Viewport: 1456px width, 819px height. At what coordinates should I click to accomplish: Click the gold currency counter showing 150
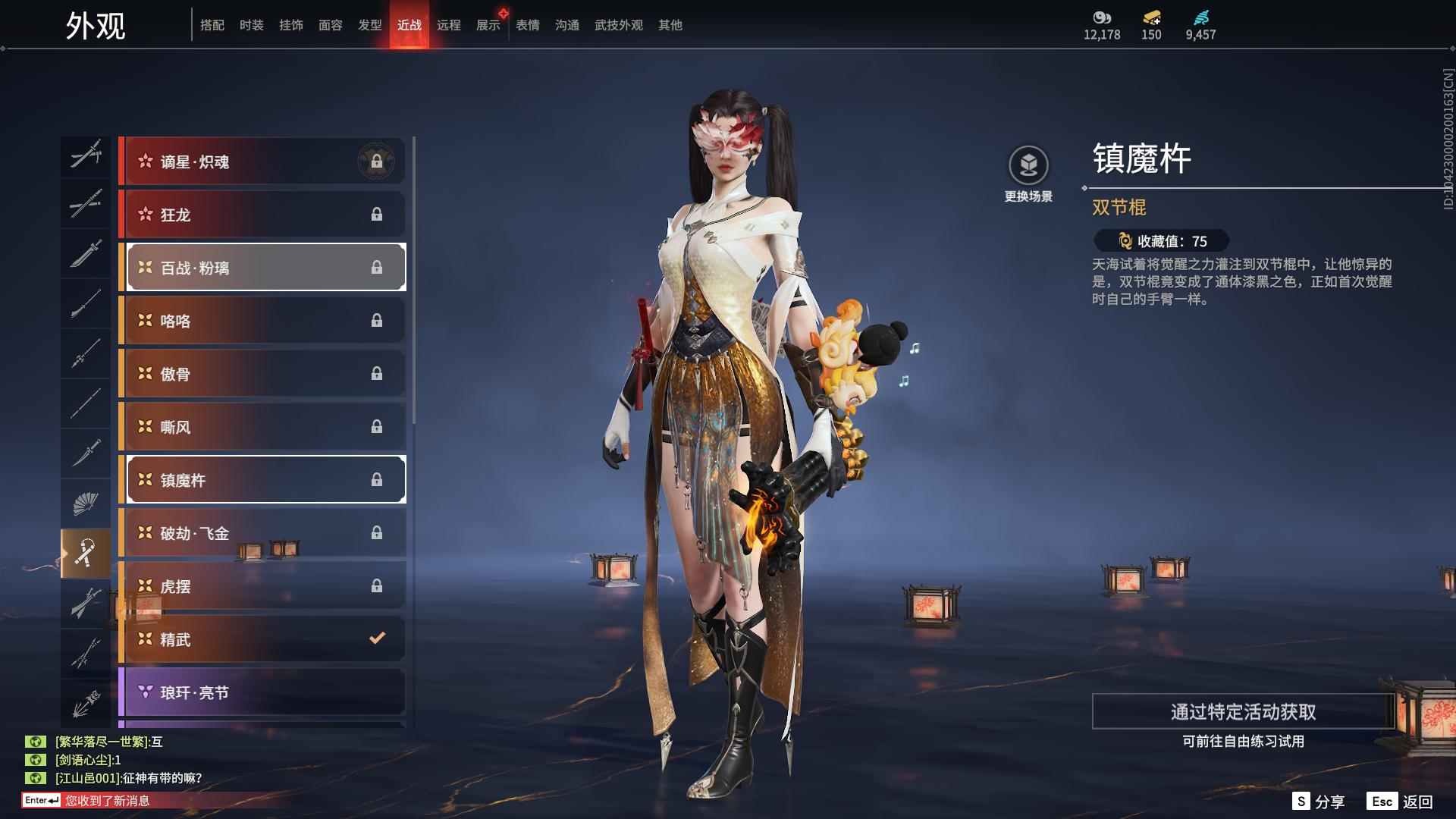pos(1150,24)
